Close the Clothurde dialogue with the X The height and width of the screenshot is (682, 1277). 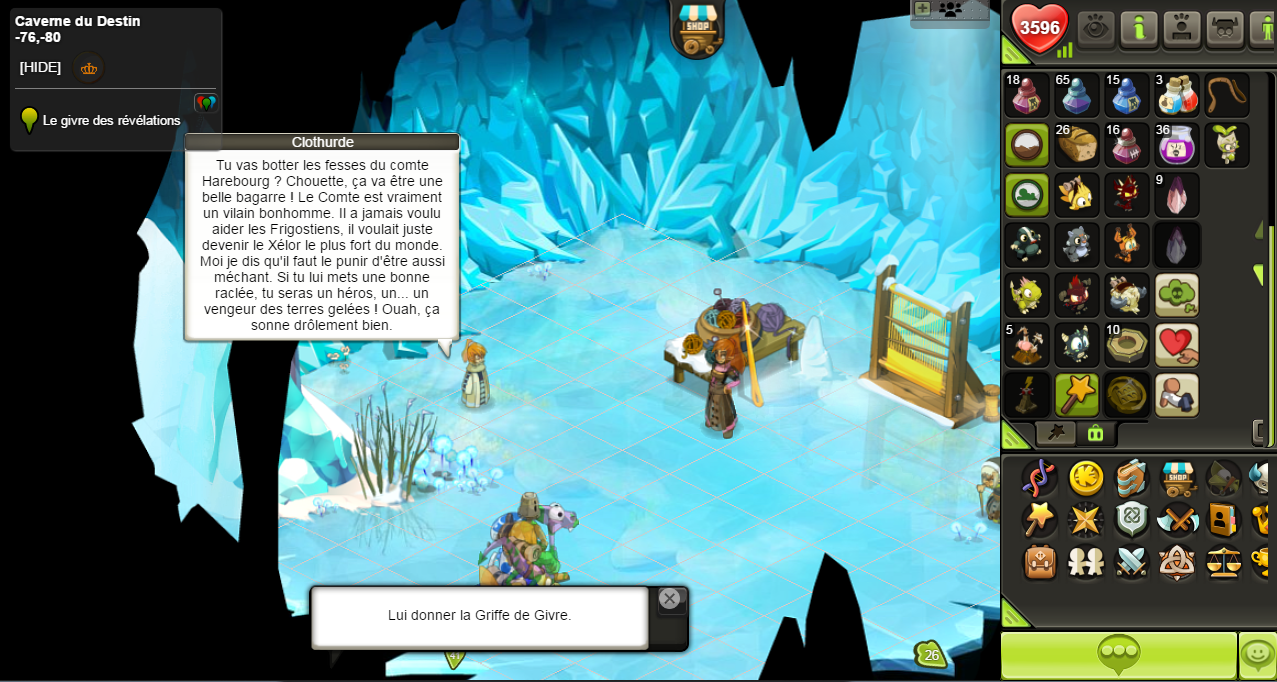[x=670, y=599]
